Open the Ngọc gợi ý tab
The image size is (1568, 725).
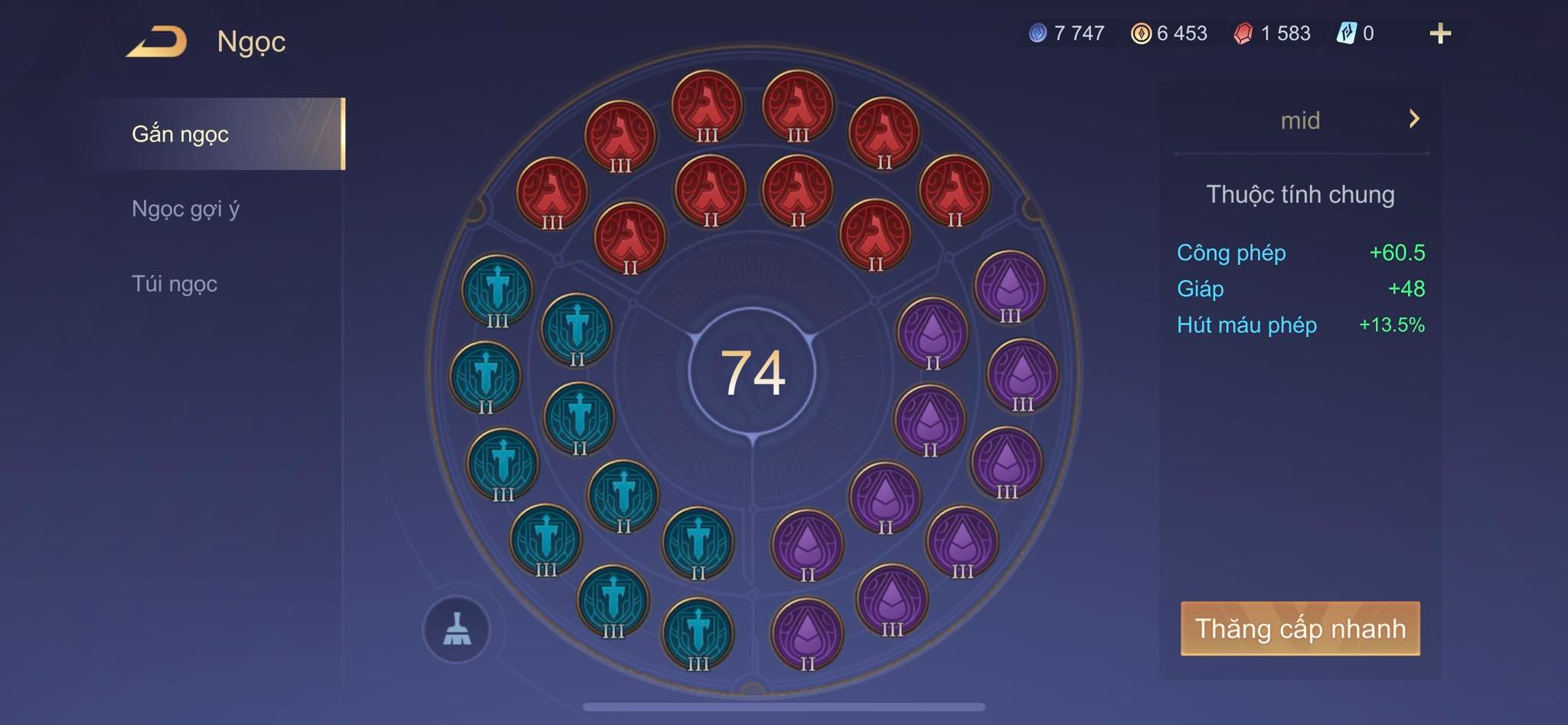click(186, 208)
